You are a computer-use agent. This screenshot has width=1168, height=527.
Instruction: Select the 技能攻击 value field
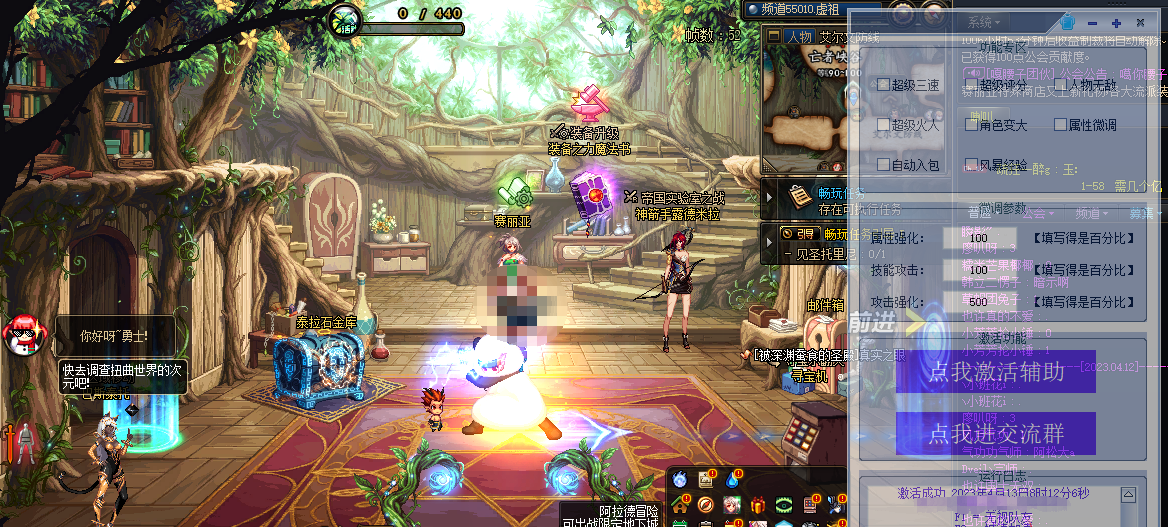pos(984,271)
